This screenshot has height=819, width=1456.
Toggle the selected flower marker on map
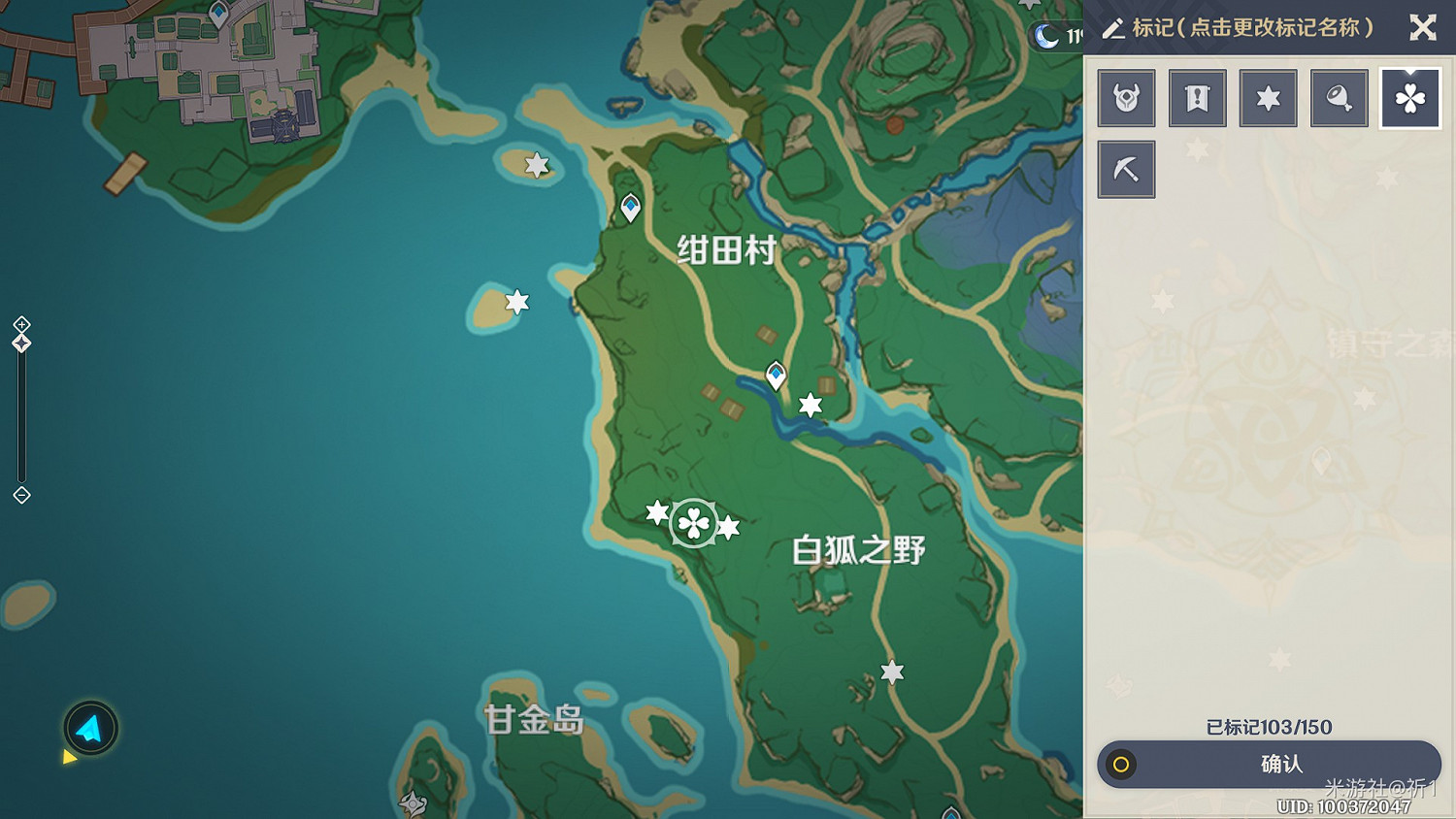692,523
